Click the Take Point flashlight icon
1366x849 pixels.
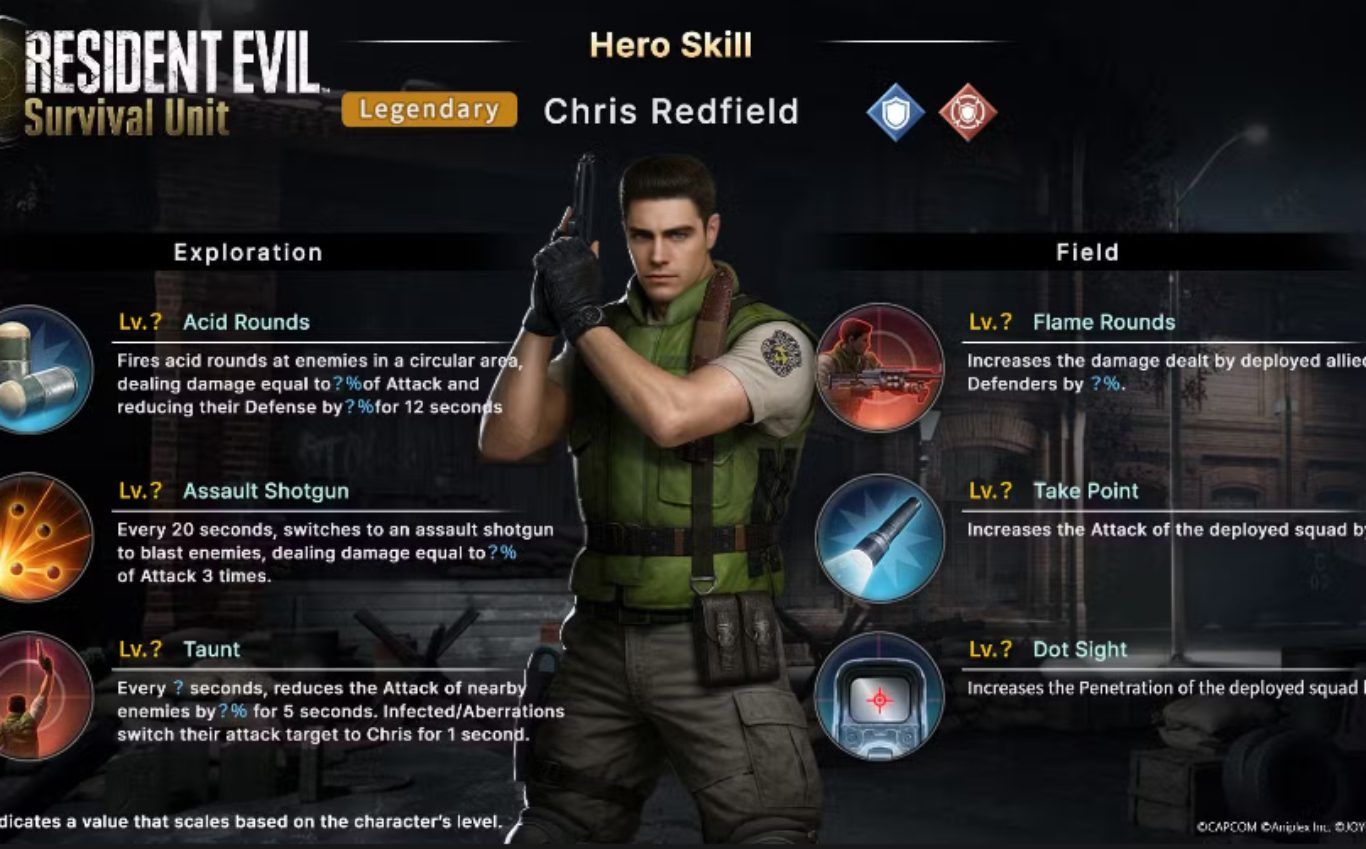879,538
